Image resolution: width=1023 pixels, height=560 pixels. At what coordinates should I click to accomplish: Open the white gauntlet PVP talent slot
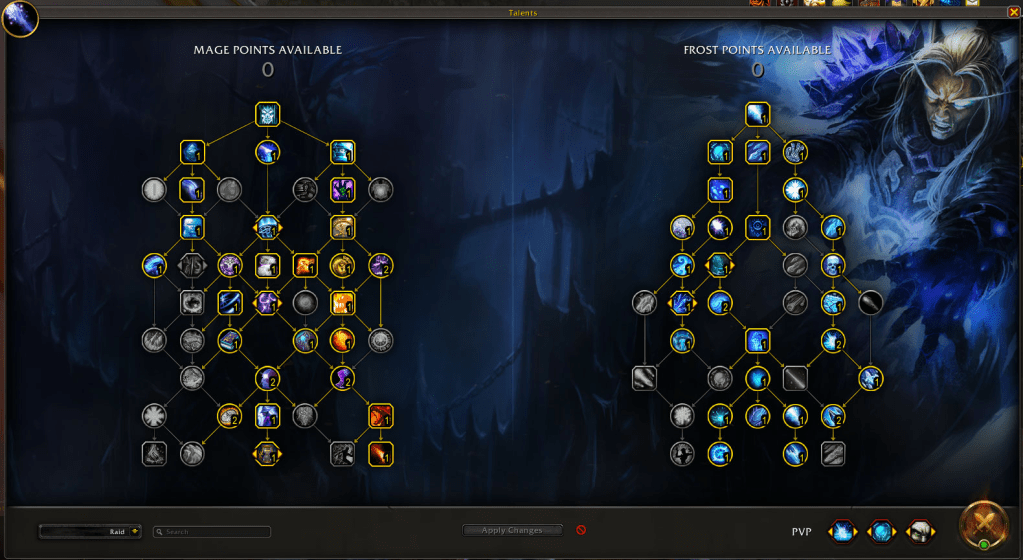(x=919, y=530)
